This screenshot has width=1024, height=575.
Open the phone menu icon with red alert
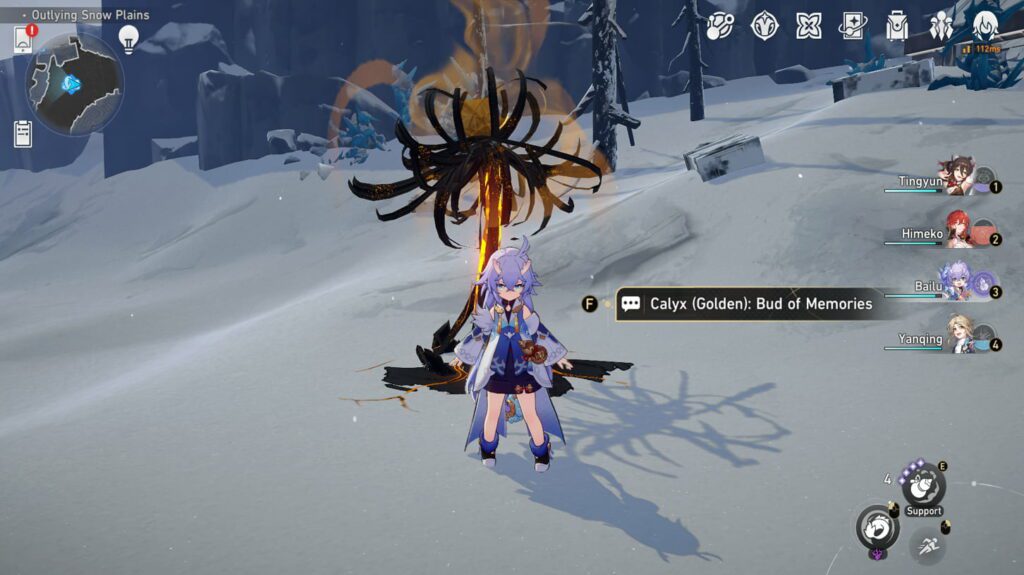click(x=24, y=40)
